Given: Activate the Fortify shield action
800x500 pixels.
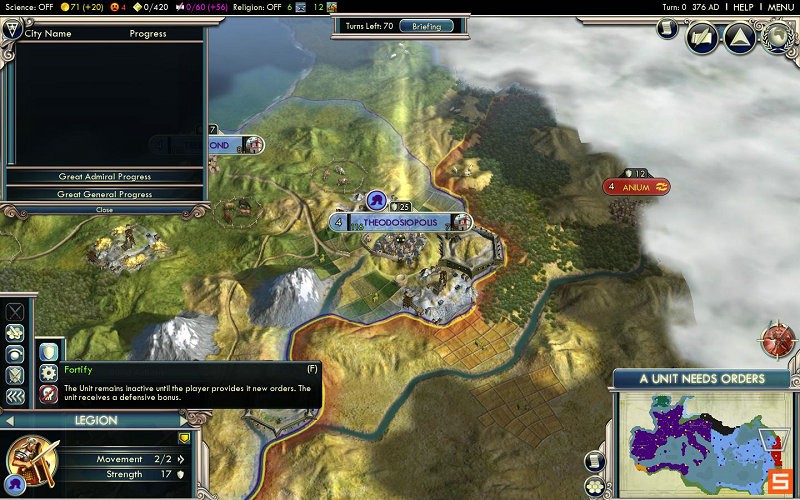Looking at the screenshot, I should (48, 352).
